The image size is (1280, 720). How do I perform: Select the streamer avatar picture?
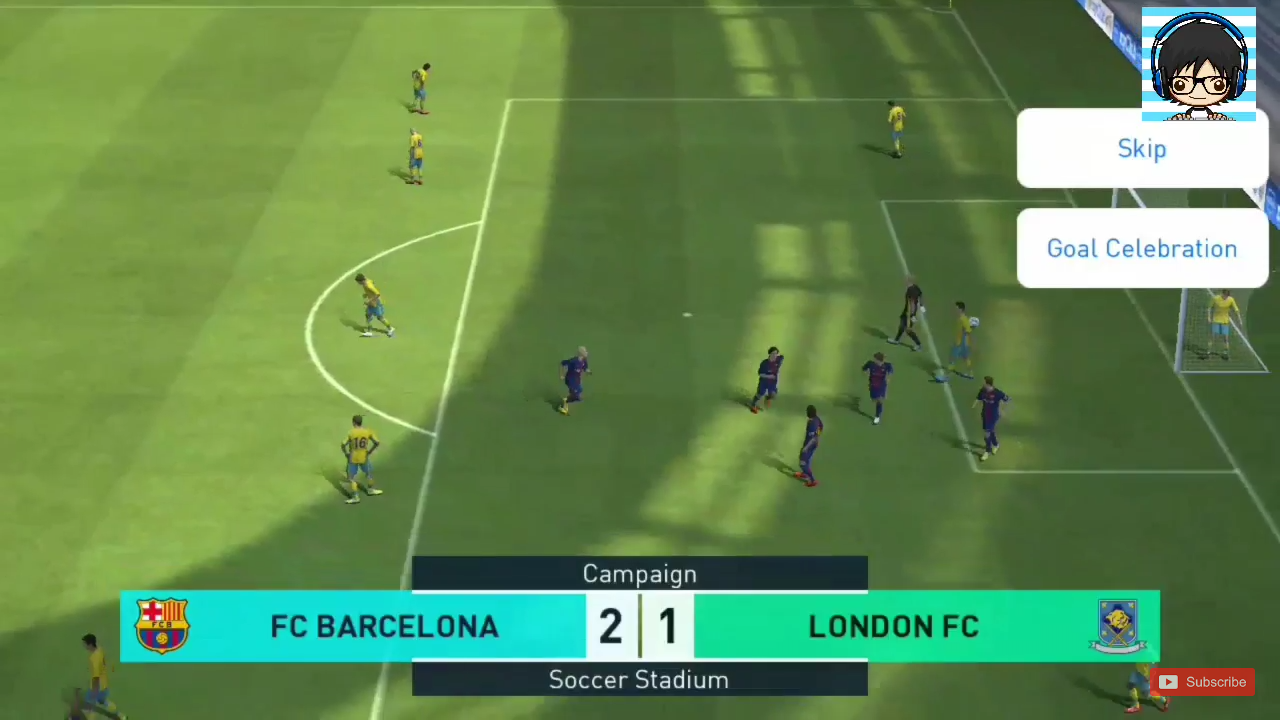1198,63
